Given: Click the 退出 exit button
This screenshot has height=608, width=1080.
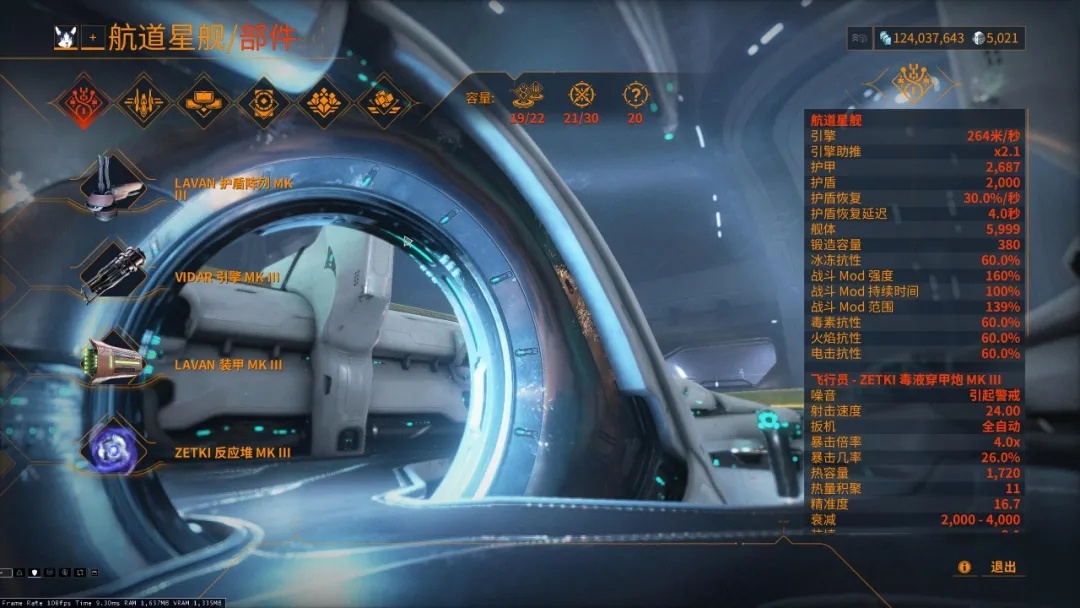Looking at the screenshot, I should pyautogui.click(x=1003, y=567).
